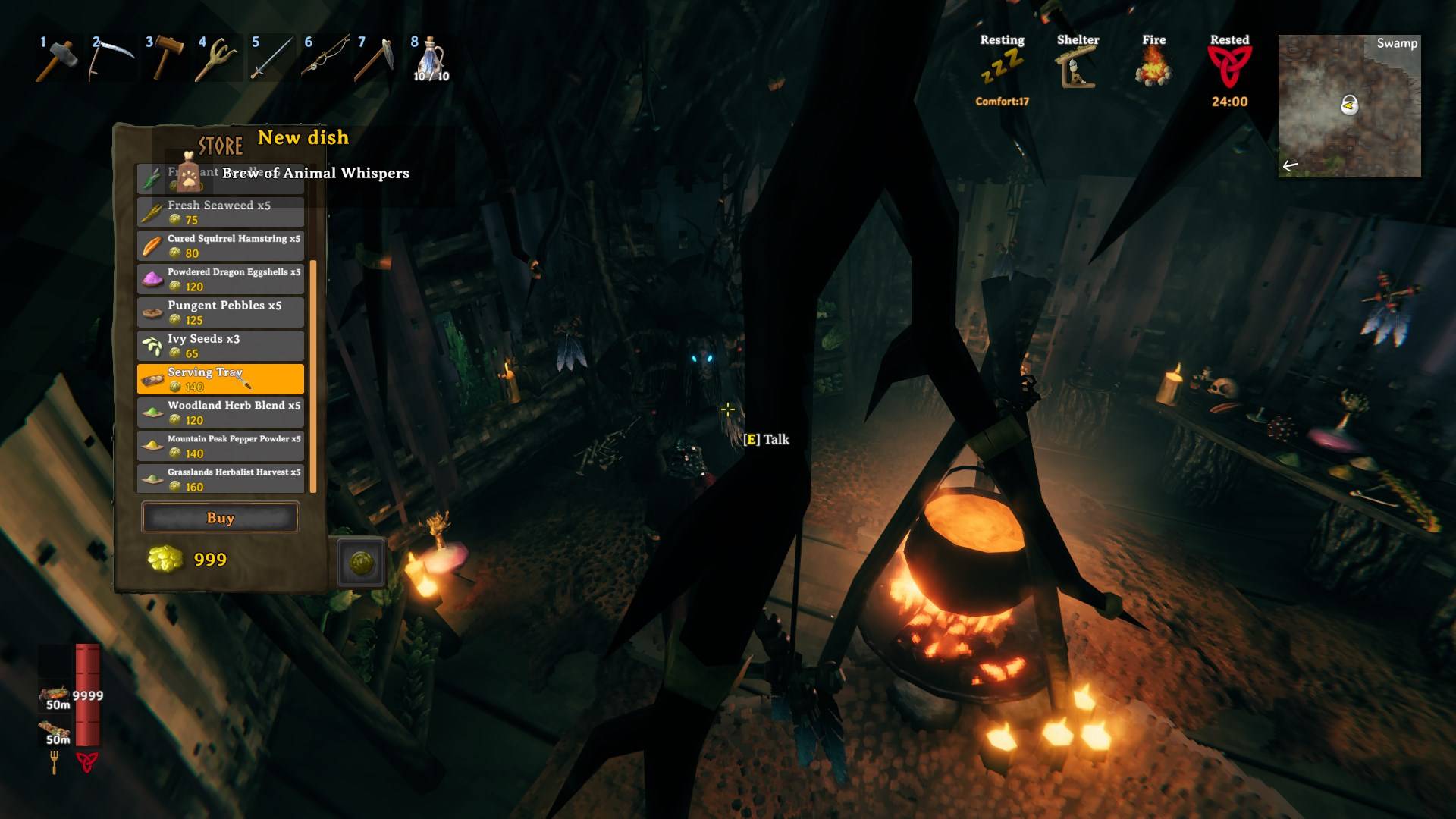Viewport: 1456px width, 819px height.
Task: Choose Ivy Seeds x3 from the store
Action: coord(220,345)
